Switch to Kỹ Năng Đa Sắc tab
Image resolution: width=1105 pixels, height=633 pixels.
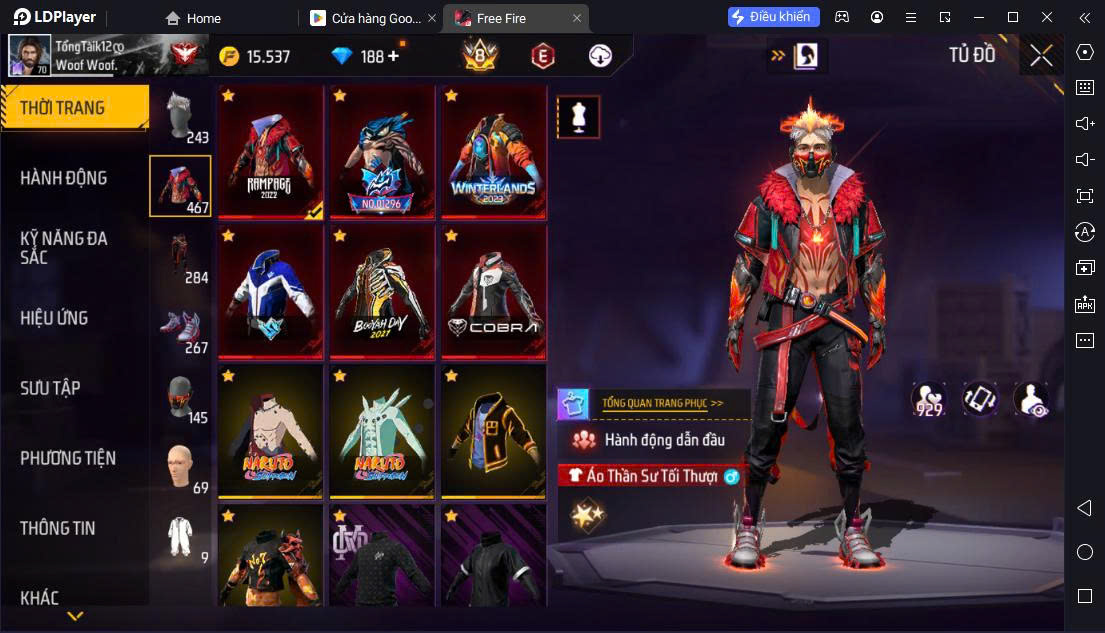tap(64, 248)
